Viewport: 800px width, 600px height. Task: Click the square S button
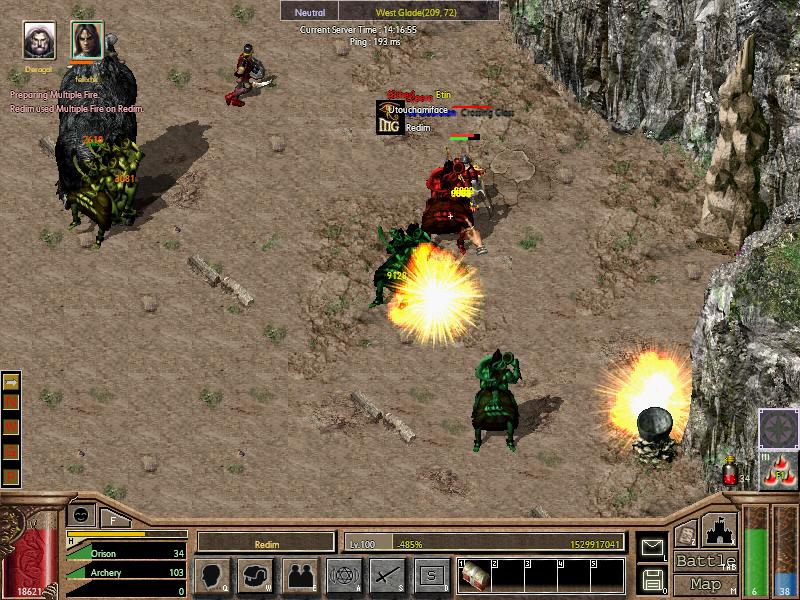(430, 575)
